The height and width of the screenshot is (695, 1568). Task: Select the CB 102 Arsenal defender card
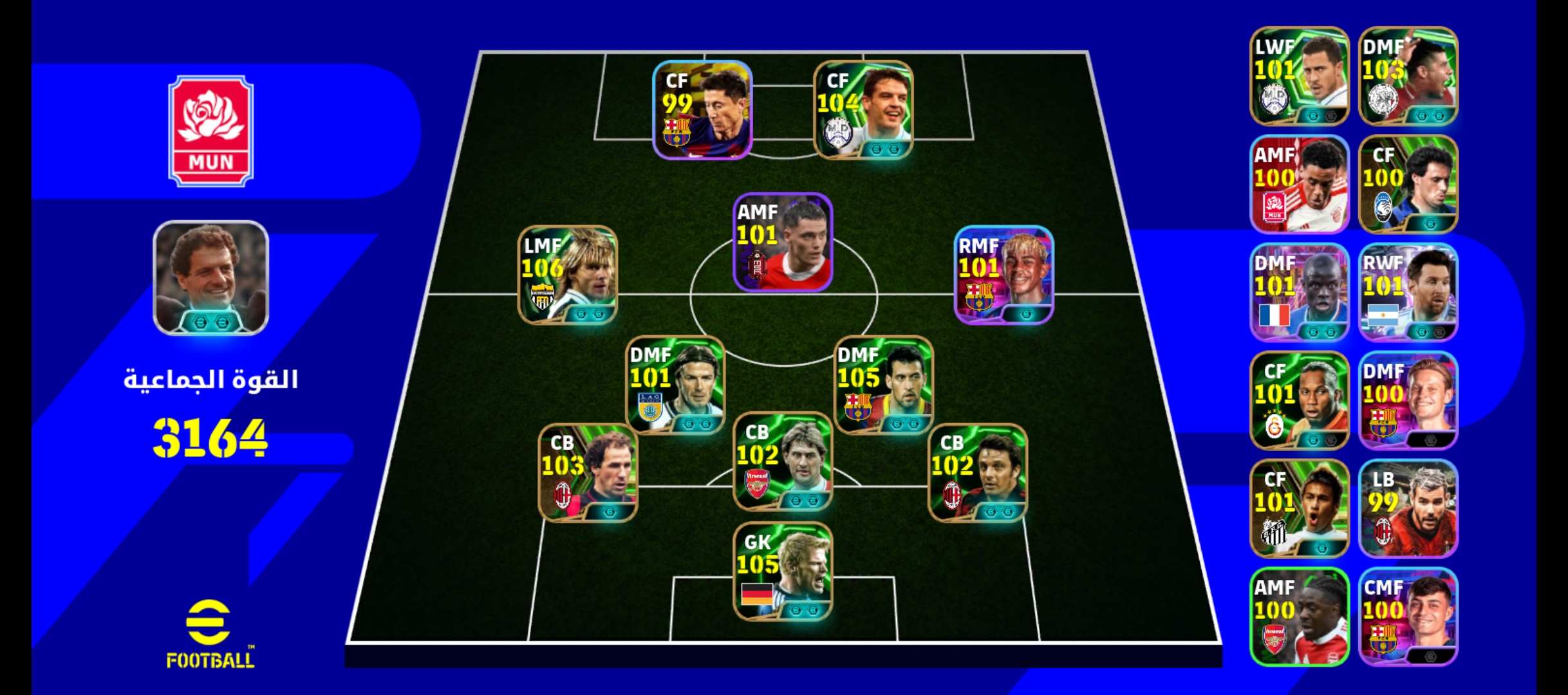click(x=783, y=461)
